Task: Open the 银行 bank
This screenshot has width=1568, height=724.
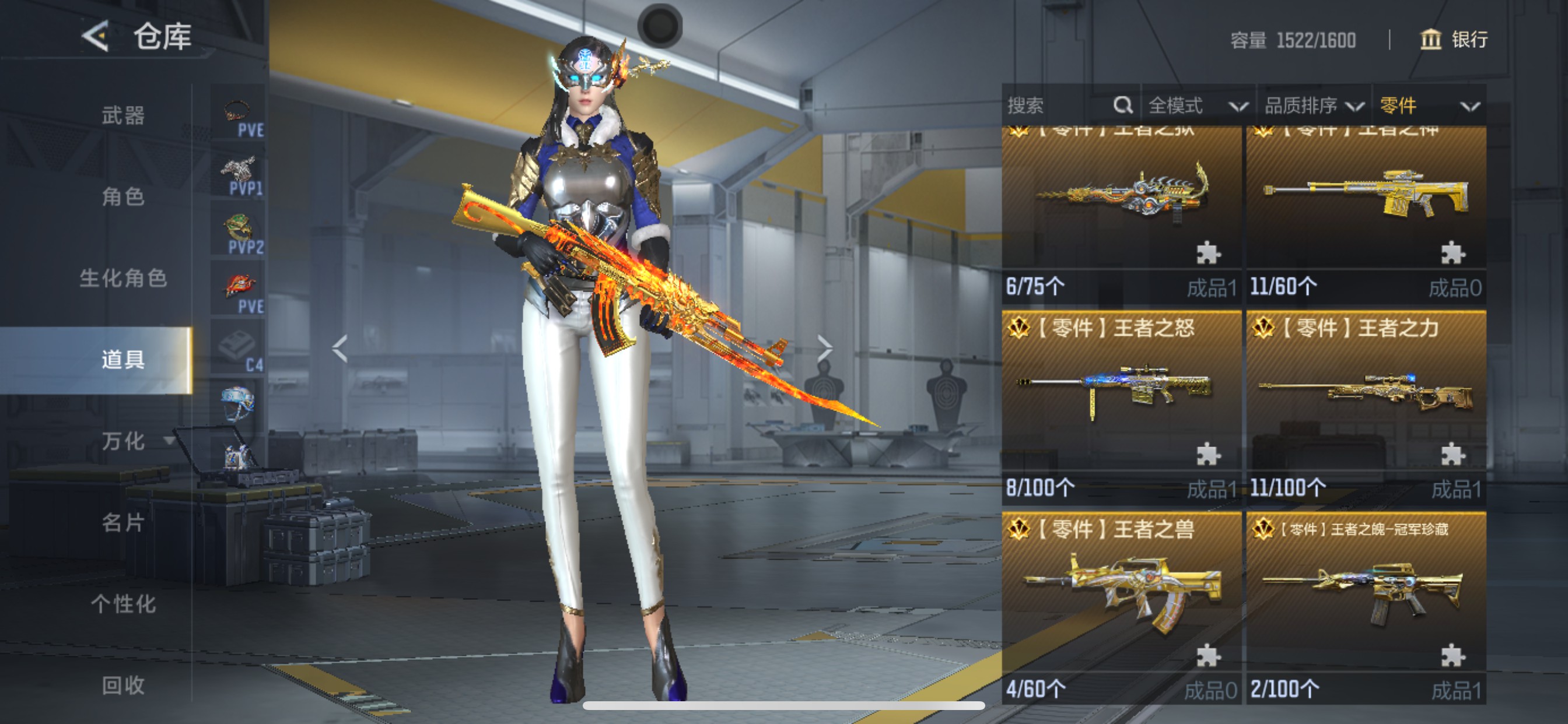Action: [x=1454, y=40]
